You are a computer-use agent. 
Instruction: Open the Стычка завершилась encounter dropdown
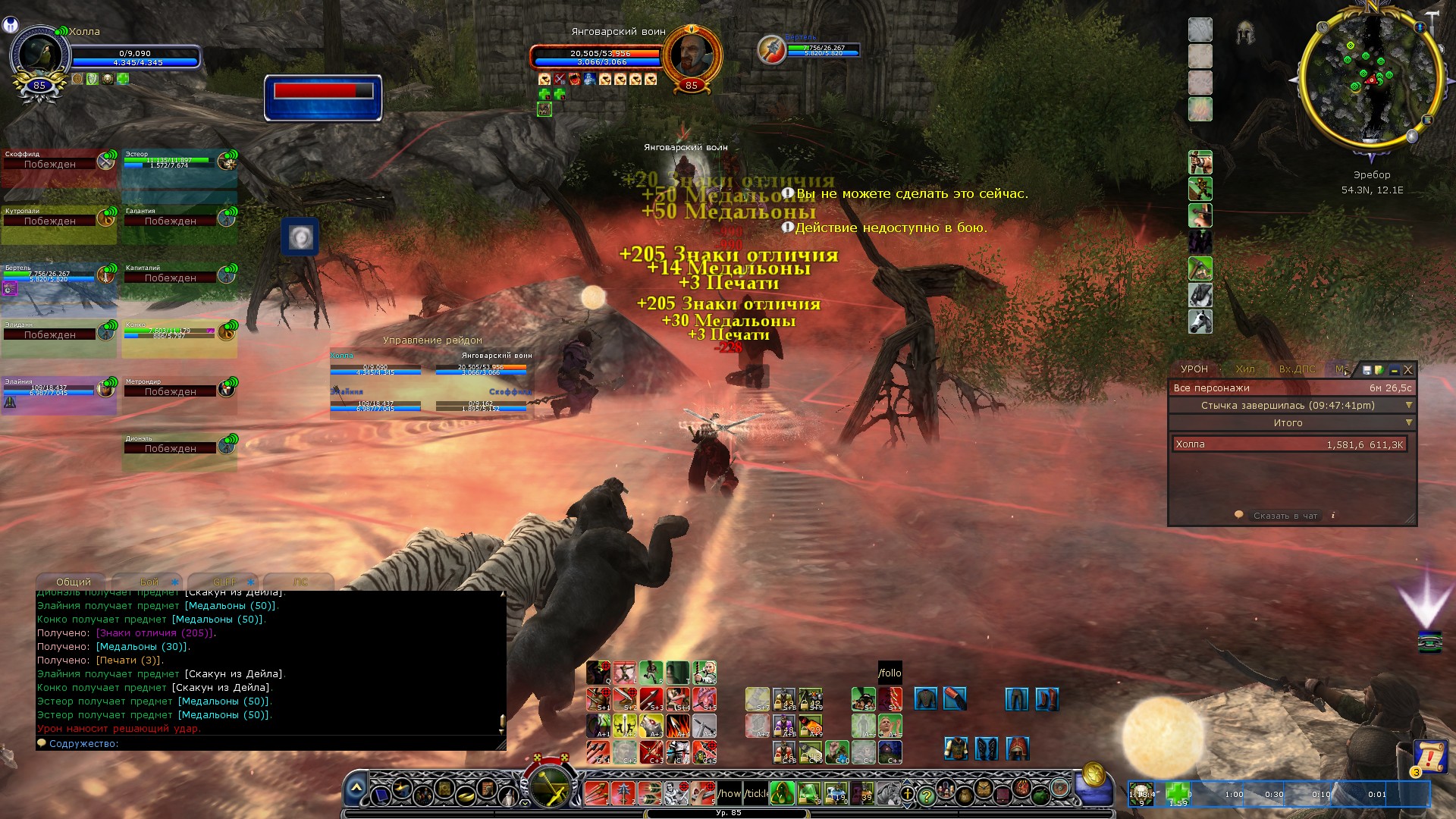(1409, 405)
